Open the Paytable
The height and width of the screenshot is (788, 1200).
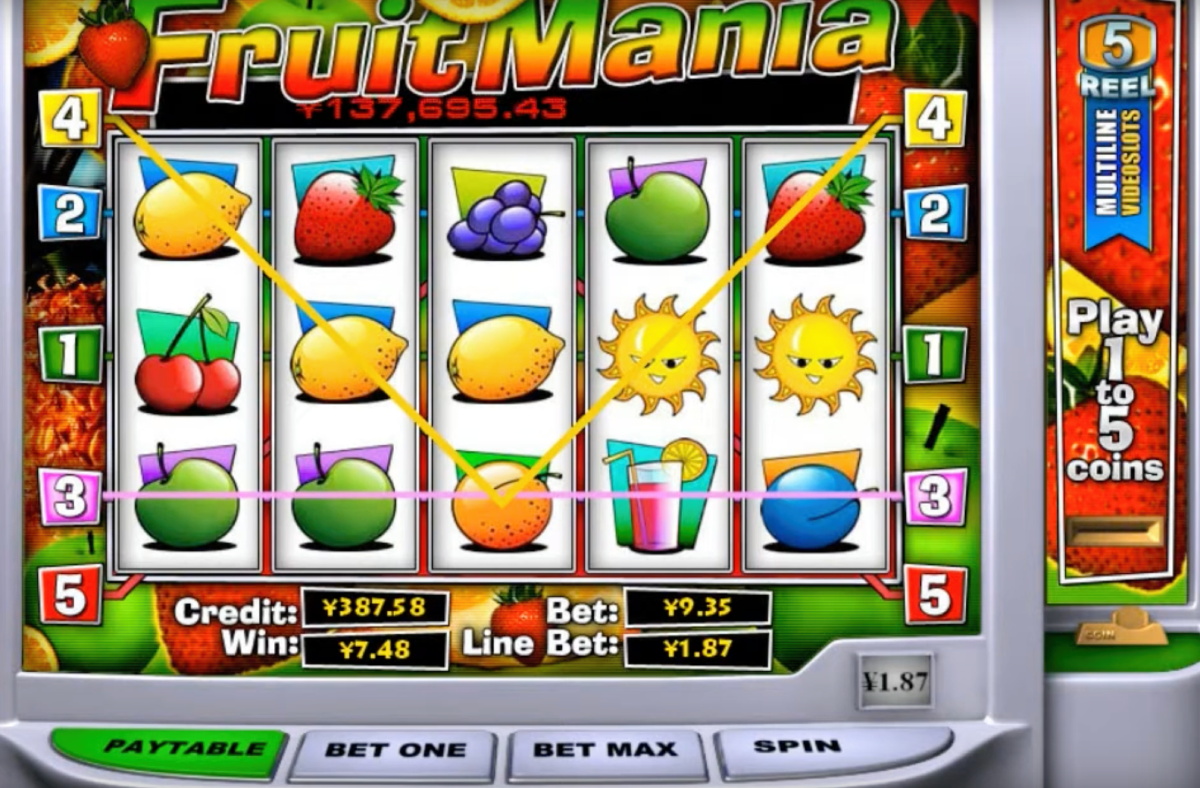[169, 750]
